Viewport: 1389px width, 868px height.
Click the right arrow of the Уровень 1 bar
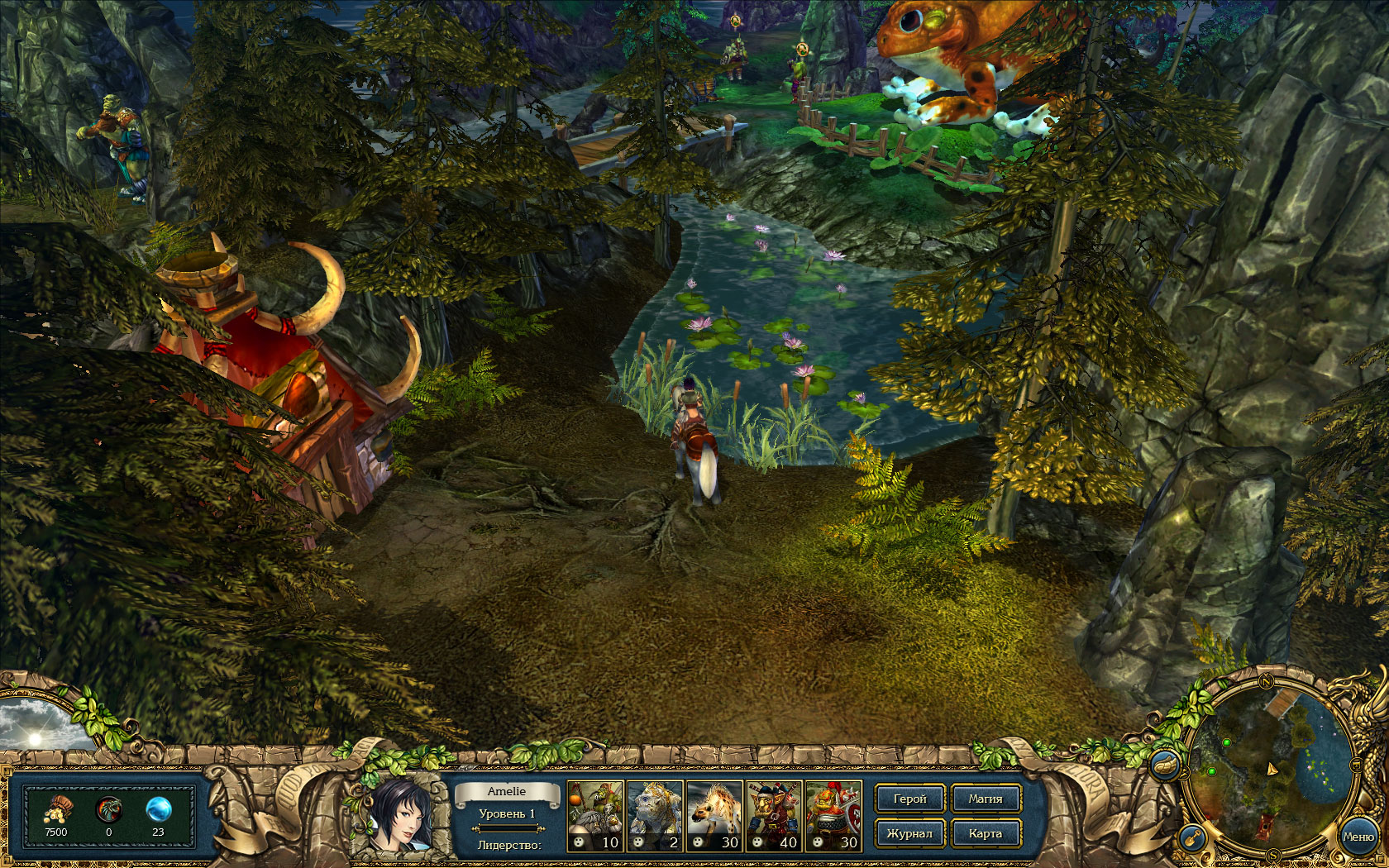(541, 828)
